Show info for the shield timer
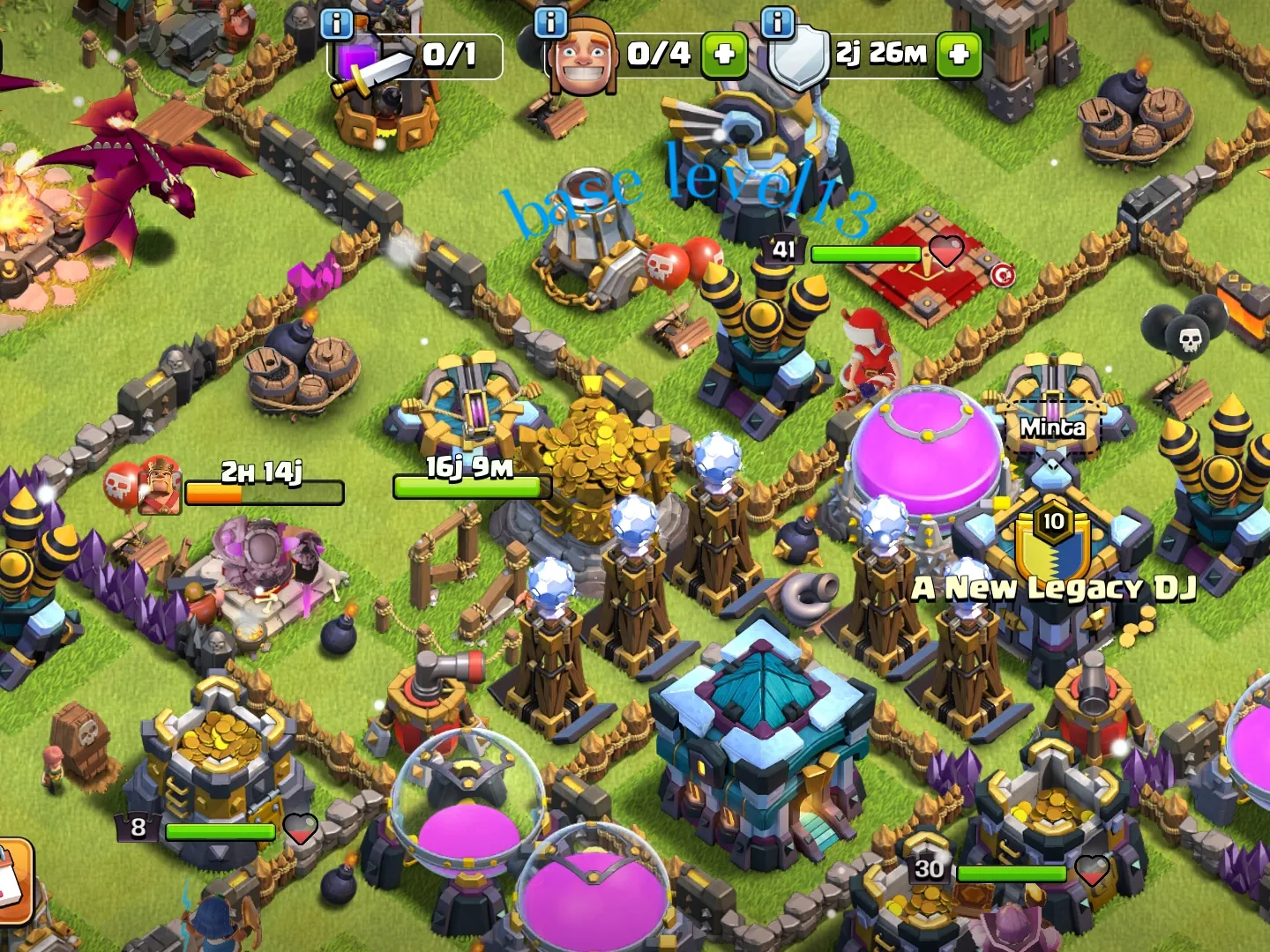This screenshot has height=952, width=1270. click(777, 22)
